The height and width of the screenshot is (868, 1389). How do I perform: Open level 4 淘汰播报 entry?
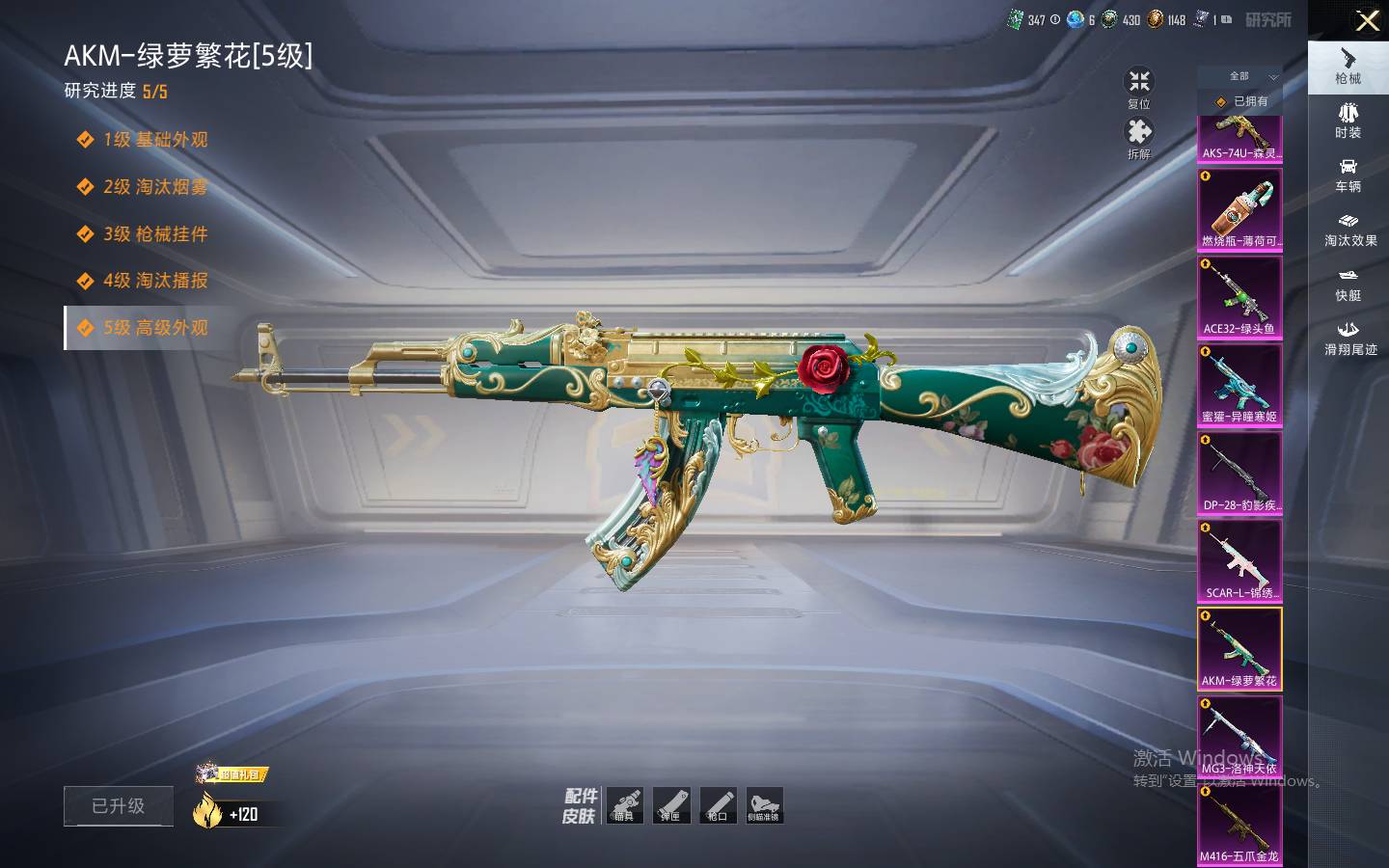pos(155,281)
